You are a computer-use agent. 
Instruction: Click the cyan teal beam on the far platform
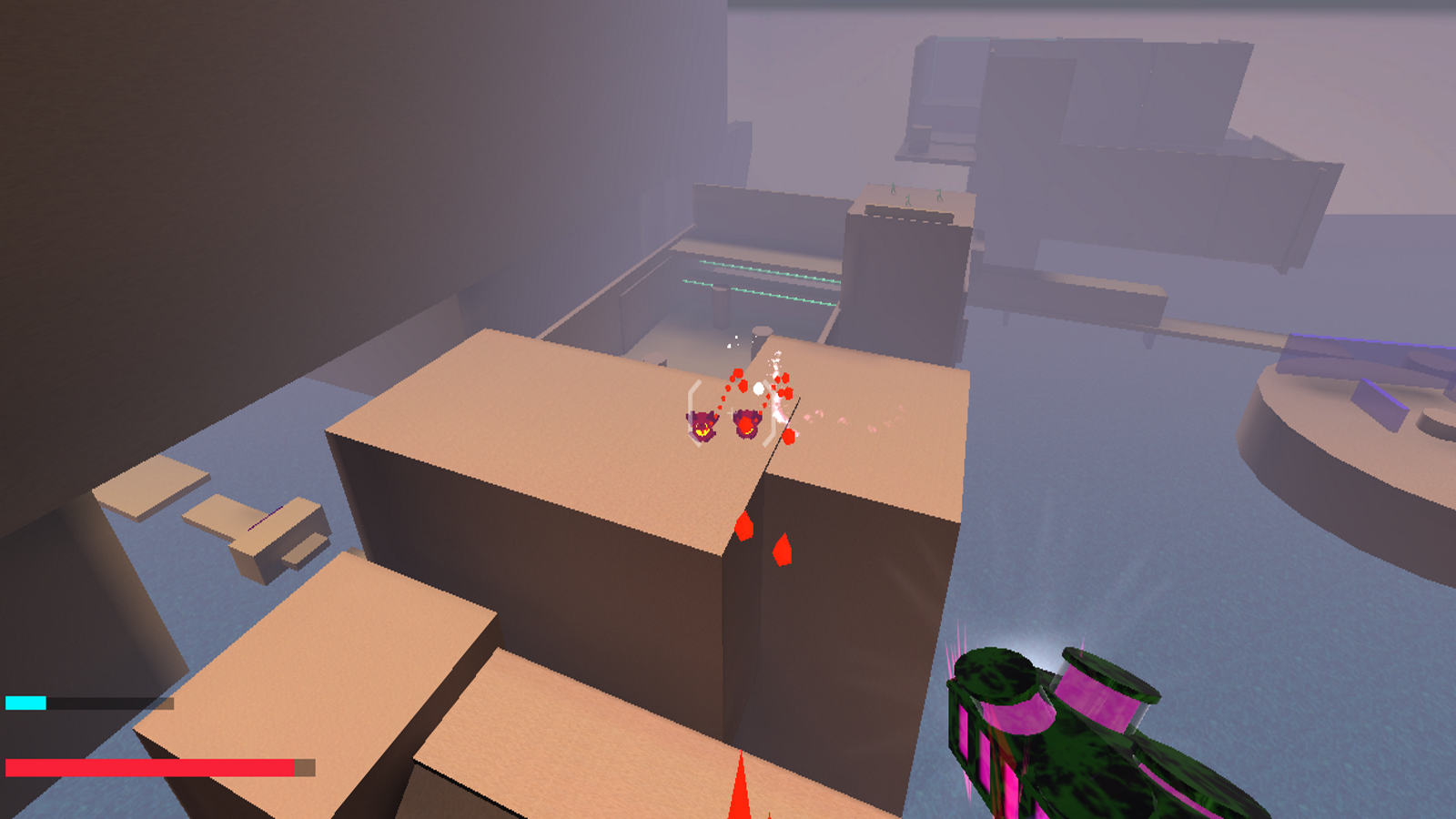click(764, 273)
